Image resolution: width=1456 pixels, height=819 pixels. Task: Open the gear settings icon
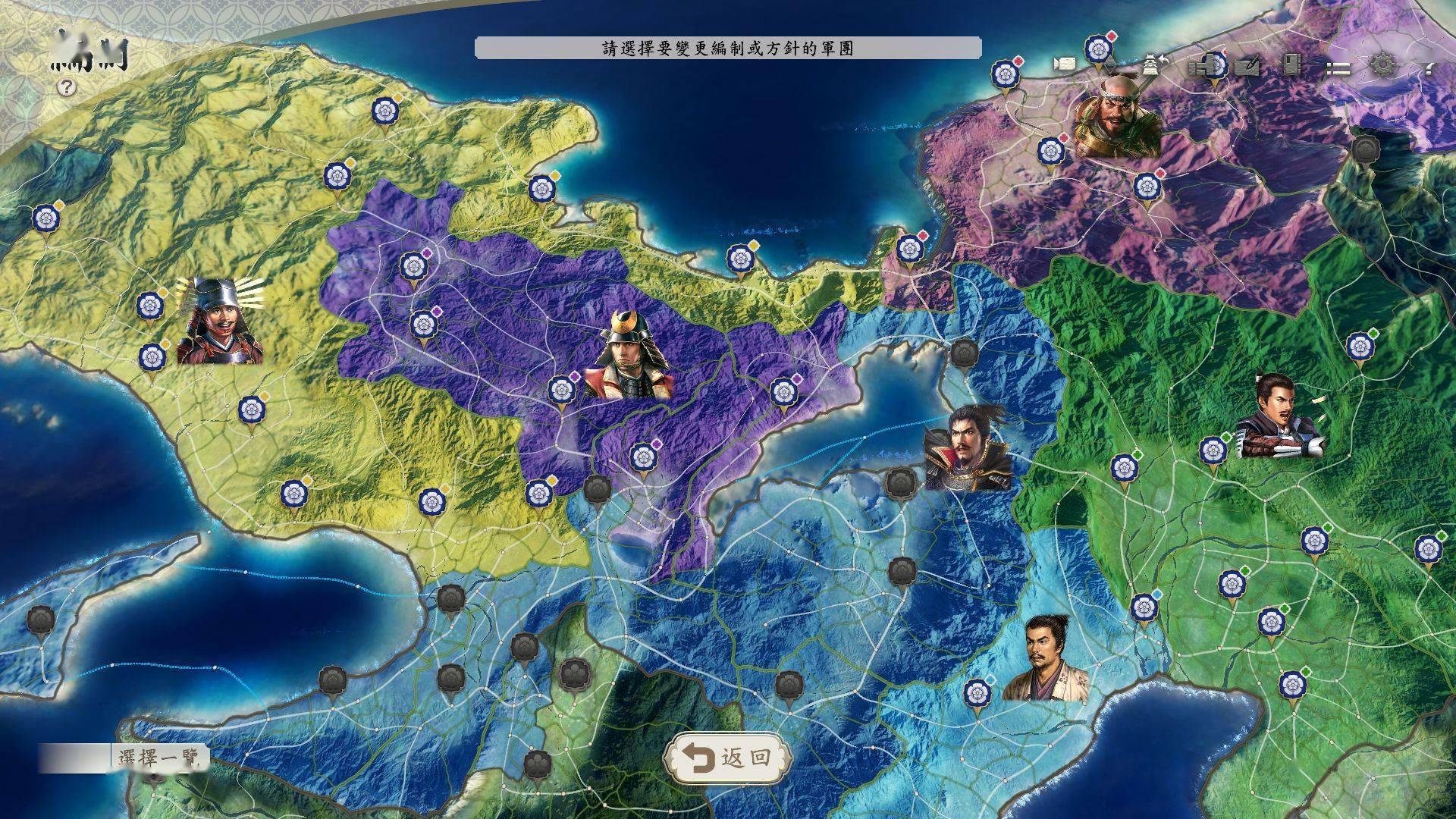[1382, 65]
